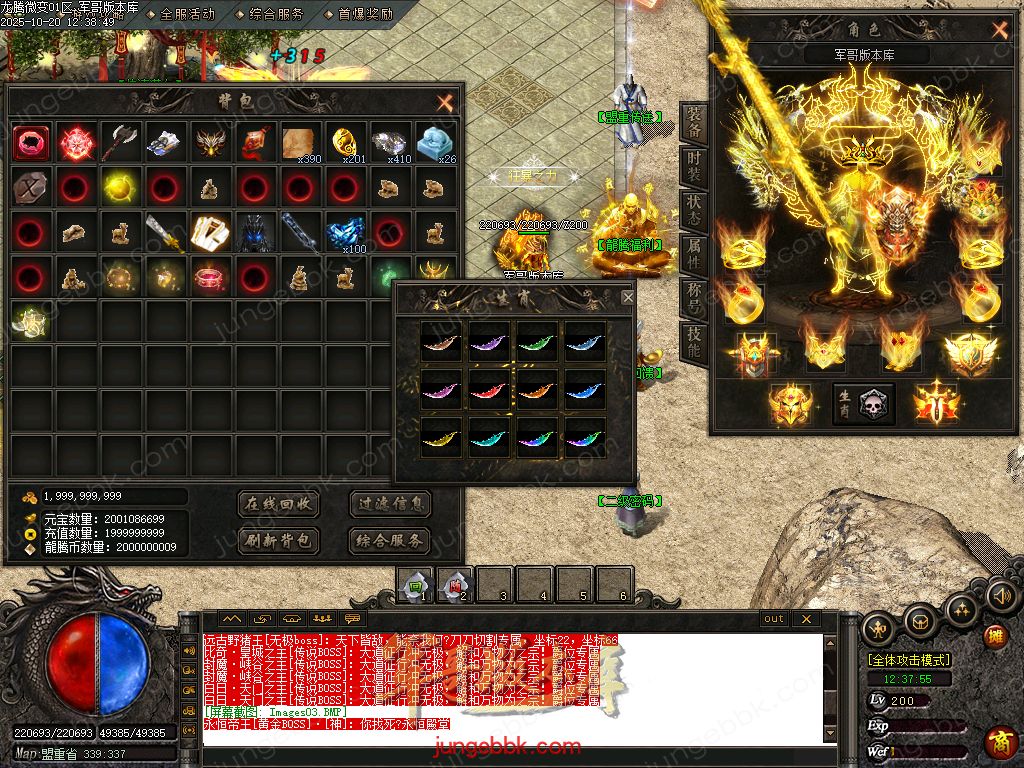This screenshot has height=768, width=1024.
Task: Switch to the 时装 fashion tab
Action: click(x=693, y=168)
